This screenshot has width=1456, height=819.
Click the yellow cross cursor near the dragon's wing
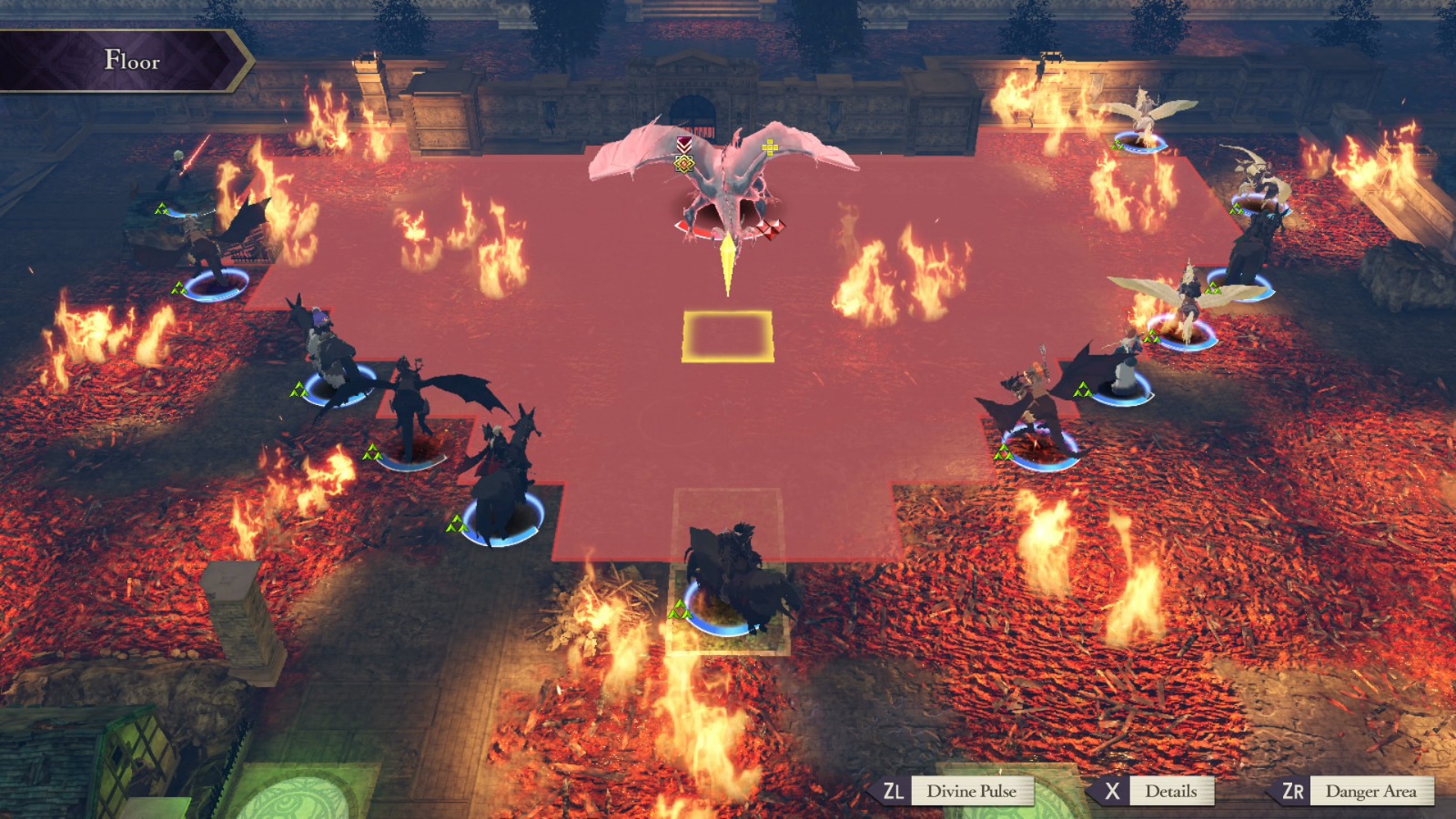[770, 147]
